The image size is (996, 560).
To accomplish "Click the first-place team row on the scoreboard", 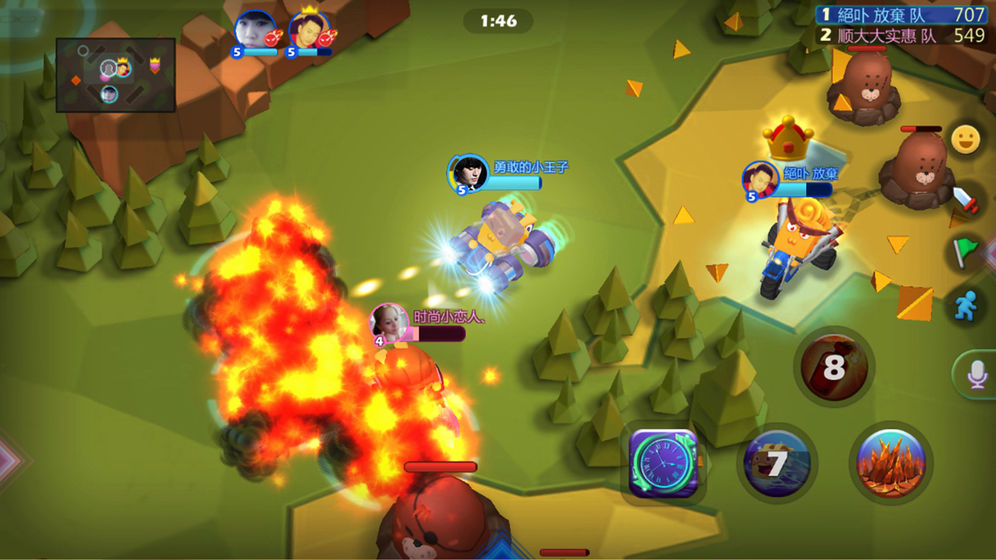I will point(902,14).
